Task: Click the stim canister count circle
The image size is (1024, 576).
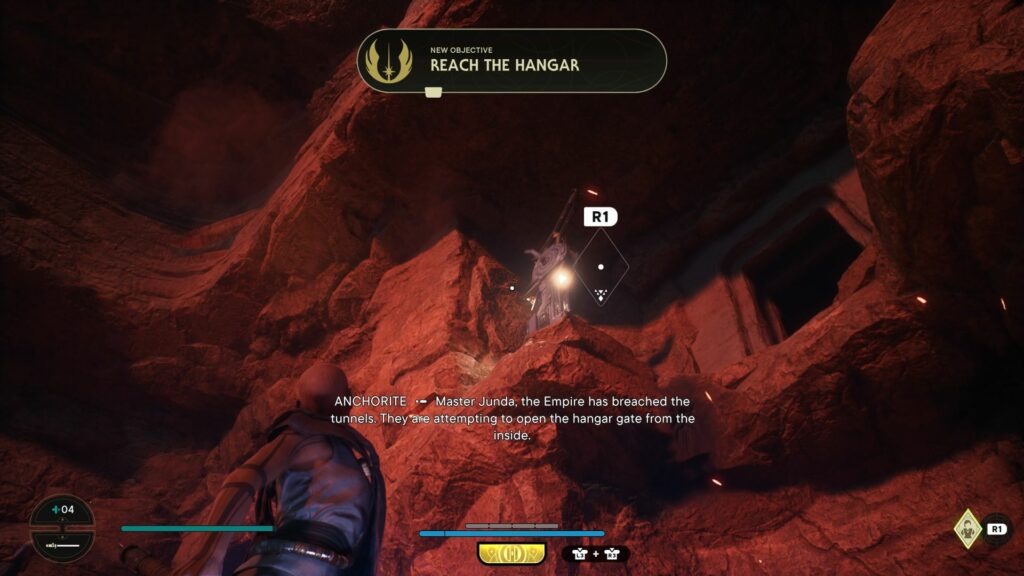Action: click(x=63, y=527)
